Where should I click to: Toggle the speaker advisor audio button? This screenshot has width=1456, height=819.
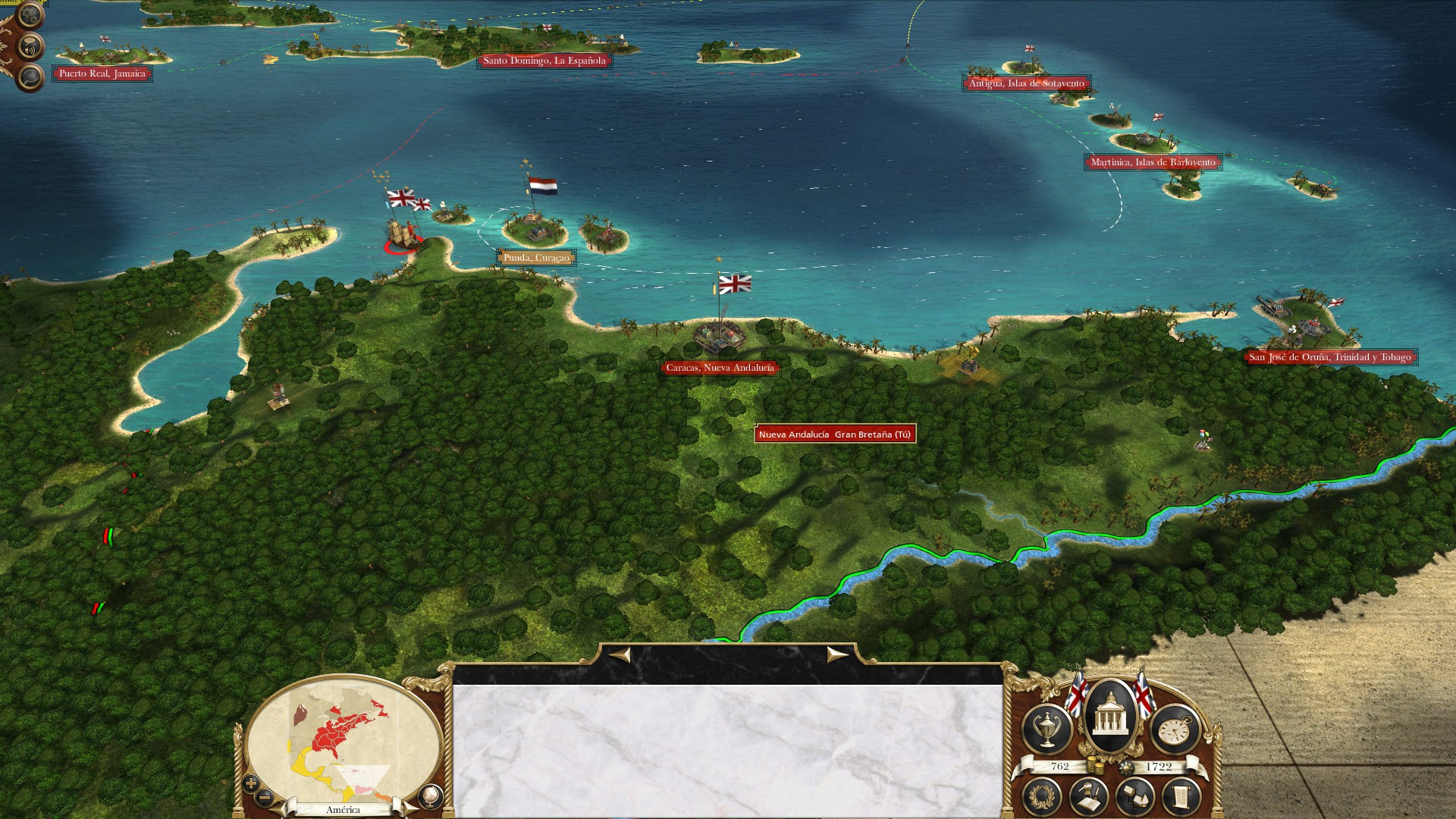pos(30,48)
